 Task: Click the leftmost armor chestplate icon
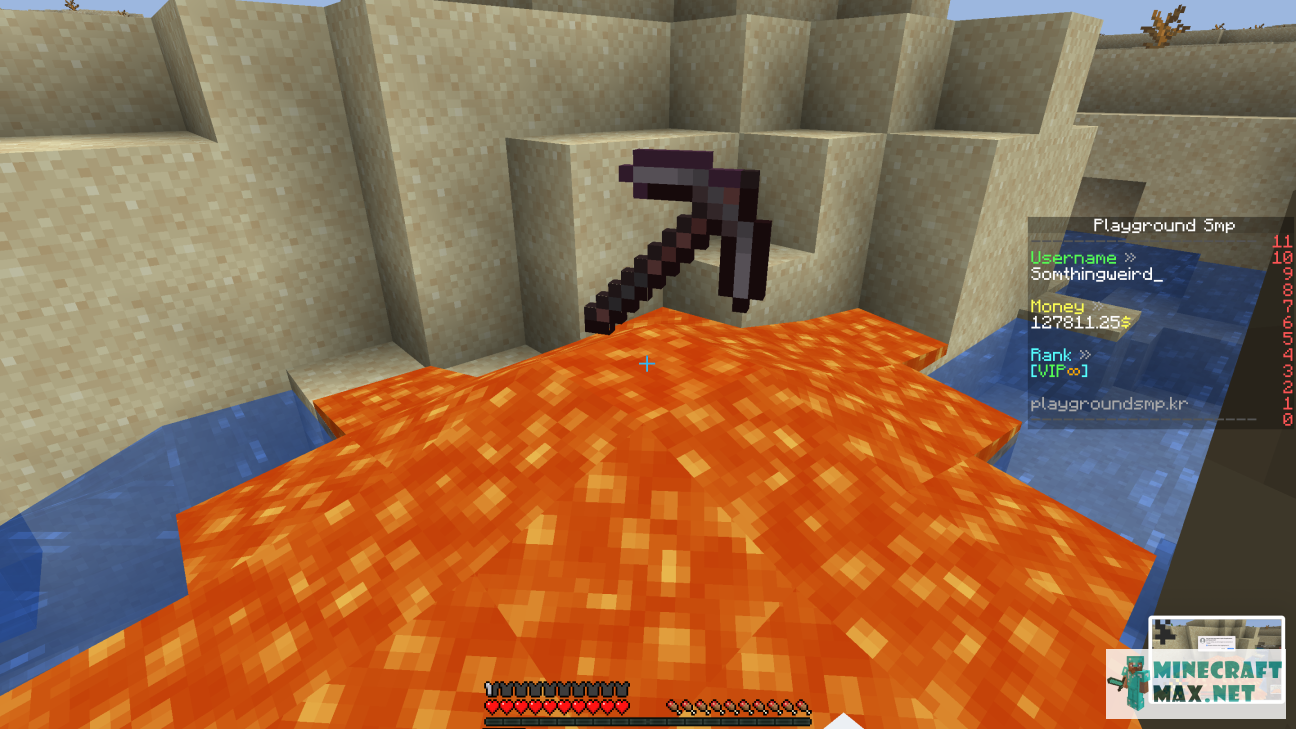490,690
